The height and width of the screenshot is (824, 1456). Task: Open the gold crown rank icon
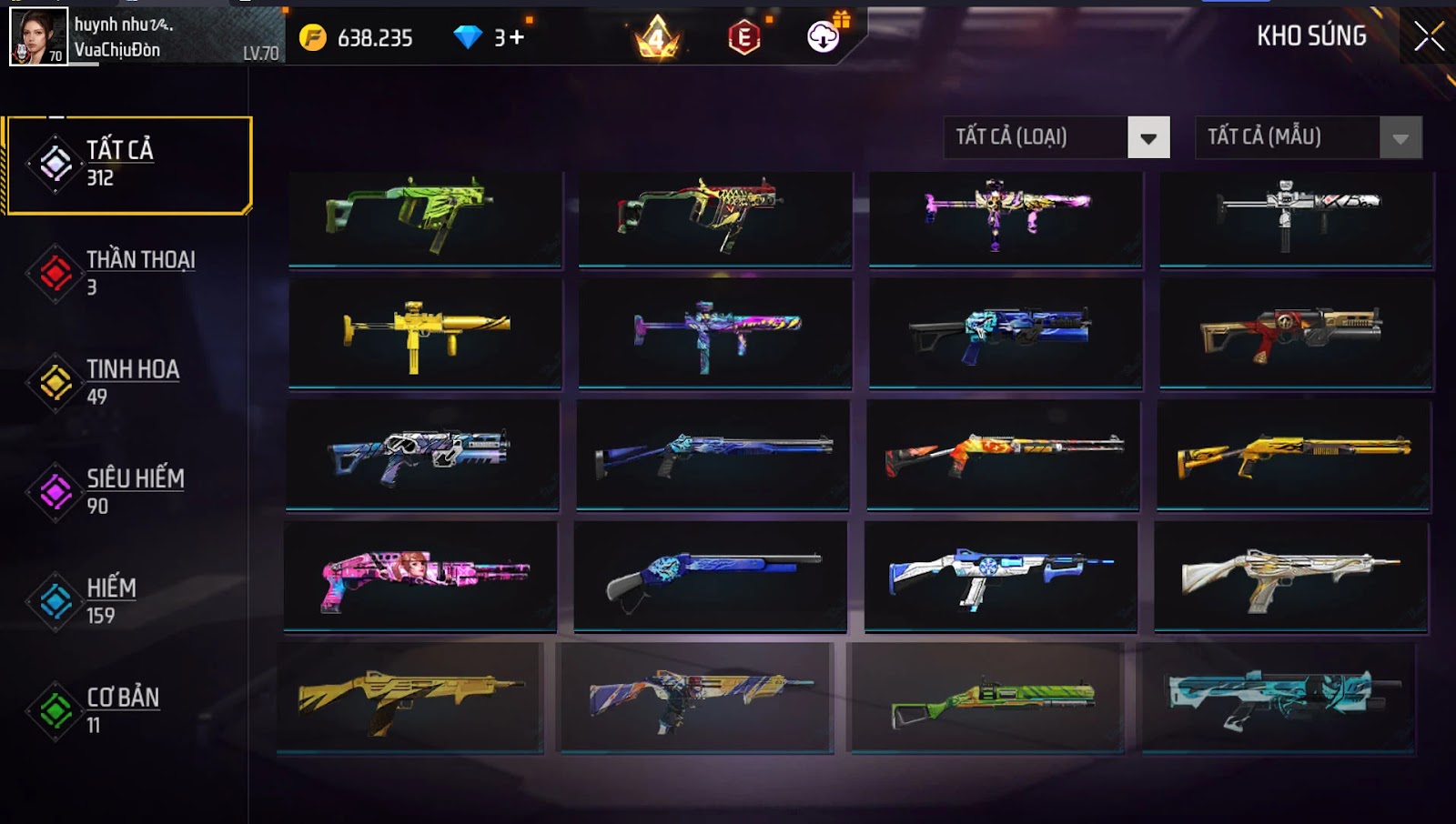657,37
